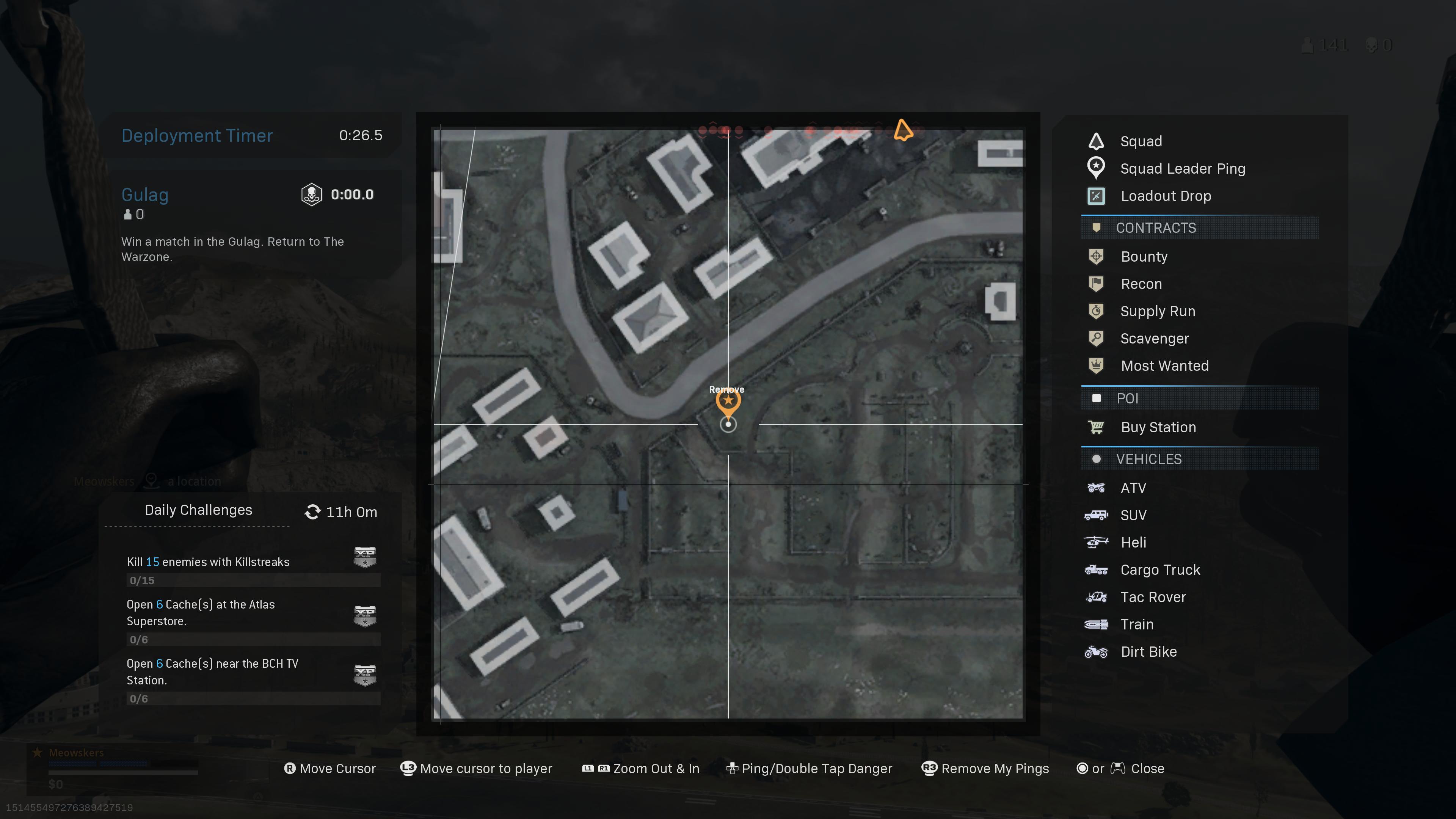Expand the CONTRACTS category header
The height and width of the screenshot is (819, 1456).
pyautogui.click(x=1156, y=228)
